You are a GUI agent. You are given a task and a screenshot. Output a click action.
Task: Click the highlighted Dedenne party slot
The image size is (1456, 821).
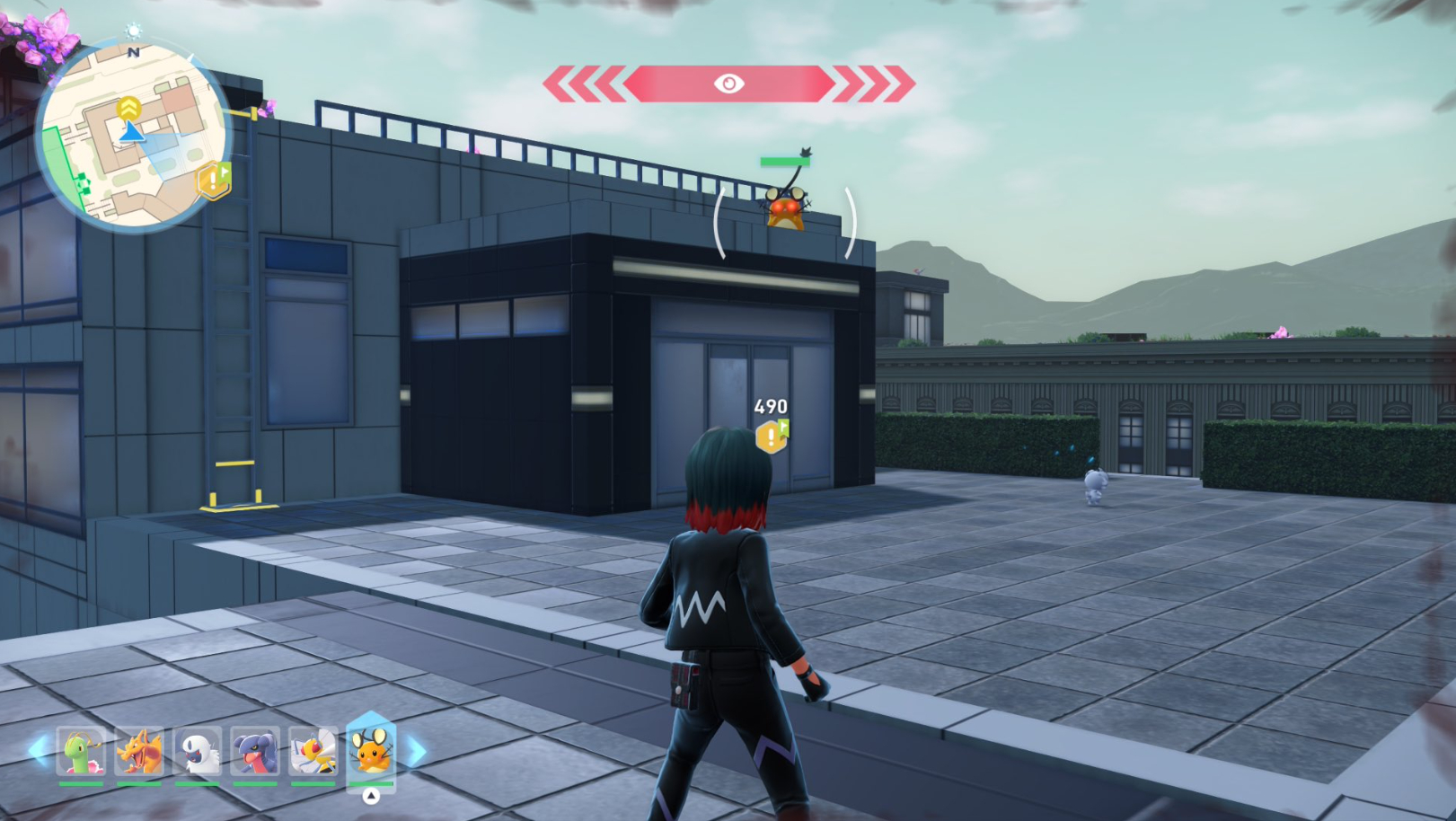point(371,753)
